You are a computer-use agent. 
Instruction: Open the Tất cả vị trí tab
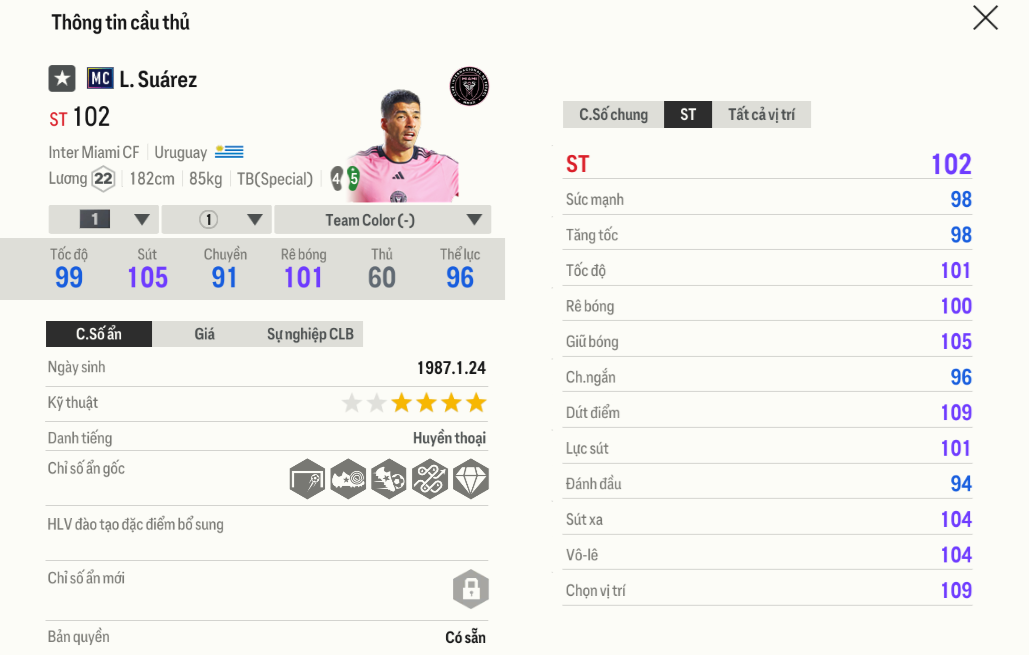click(761, 115)
